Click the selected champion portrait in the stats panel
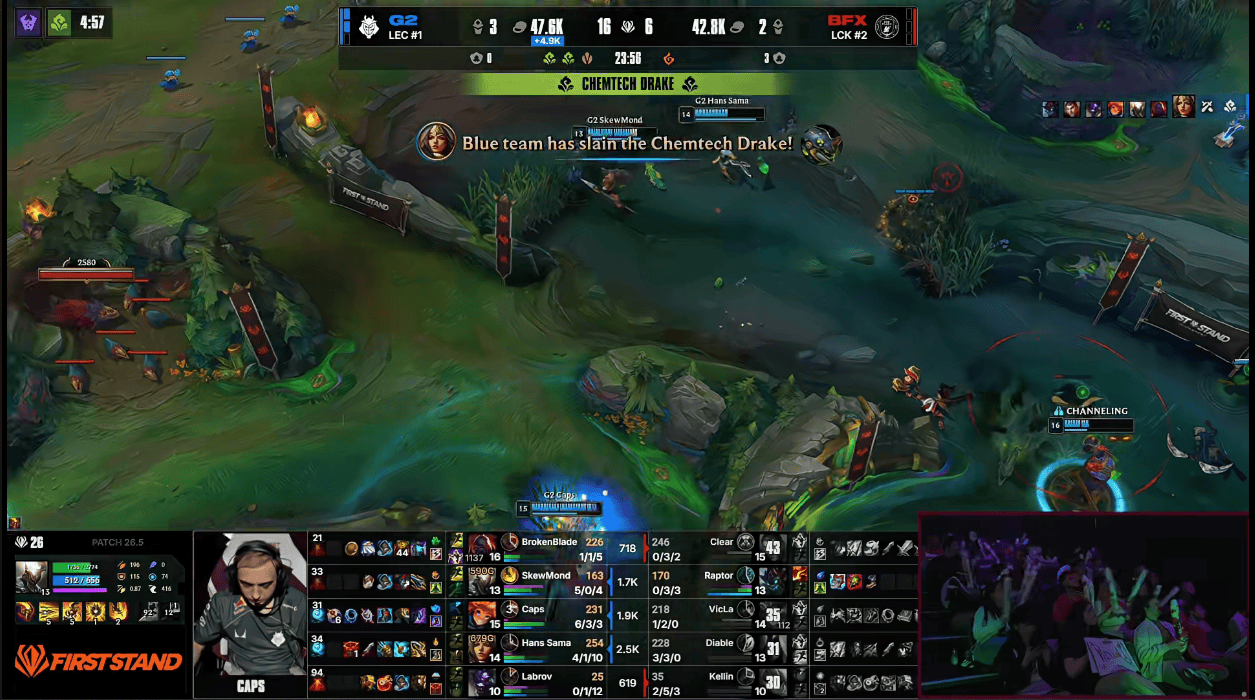The image size is (1255, 700). 30,581
